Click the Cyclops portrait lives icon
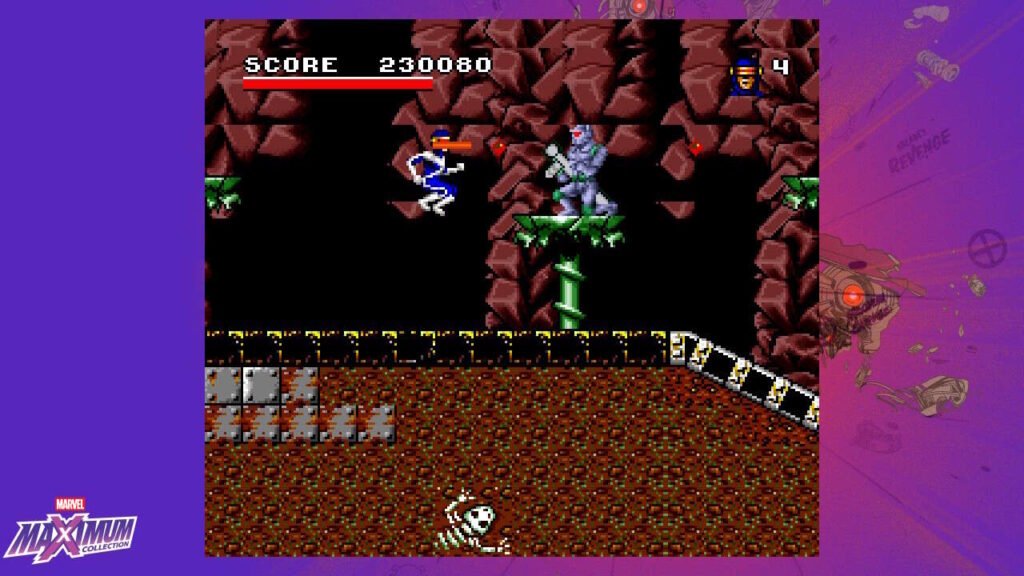 pyautogui.click(x=746, y=75)
